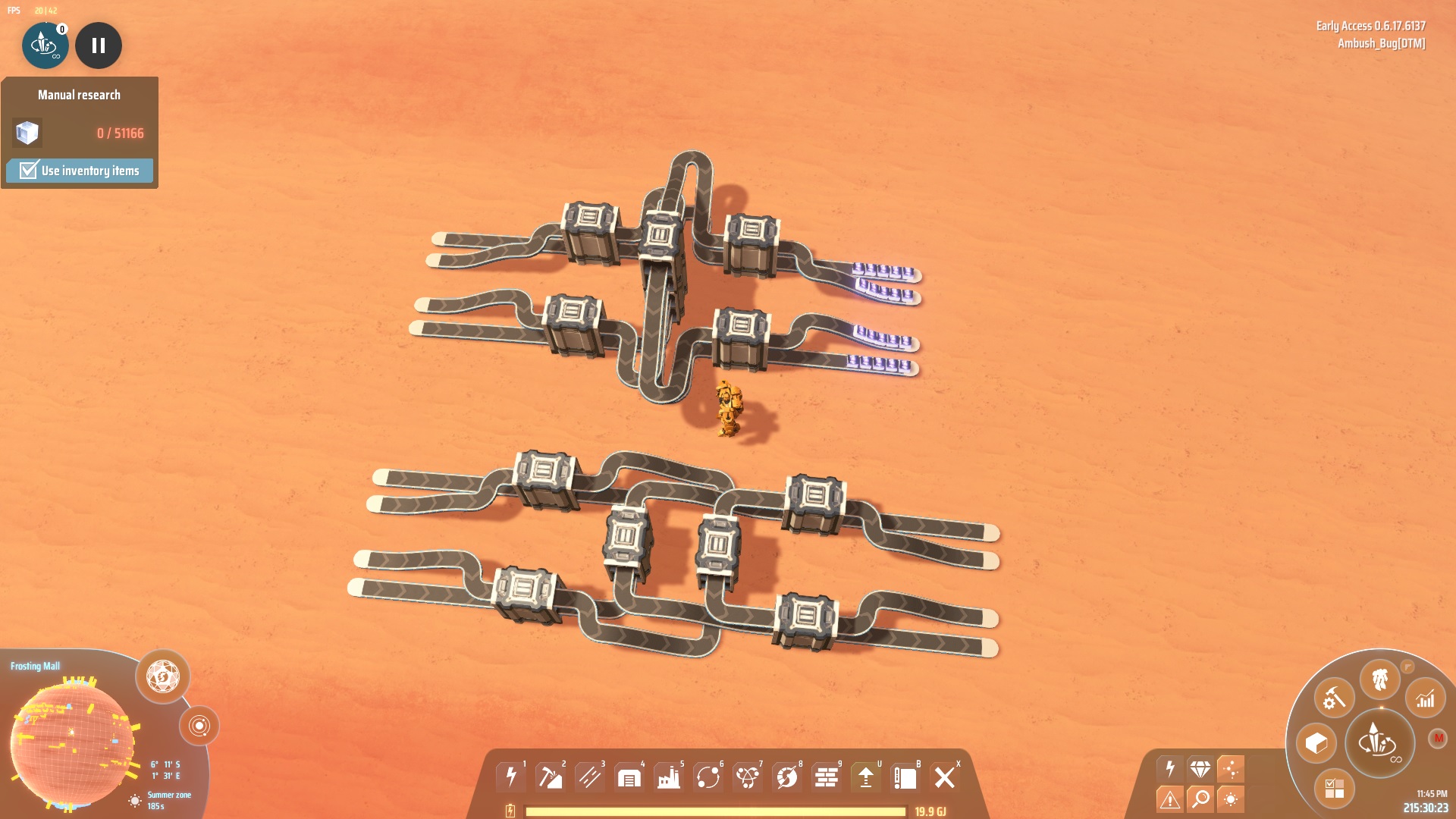Choose the conveyor belt build category
The image size is (1456, 819).
click(x=590, y=777)
